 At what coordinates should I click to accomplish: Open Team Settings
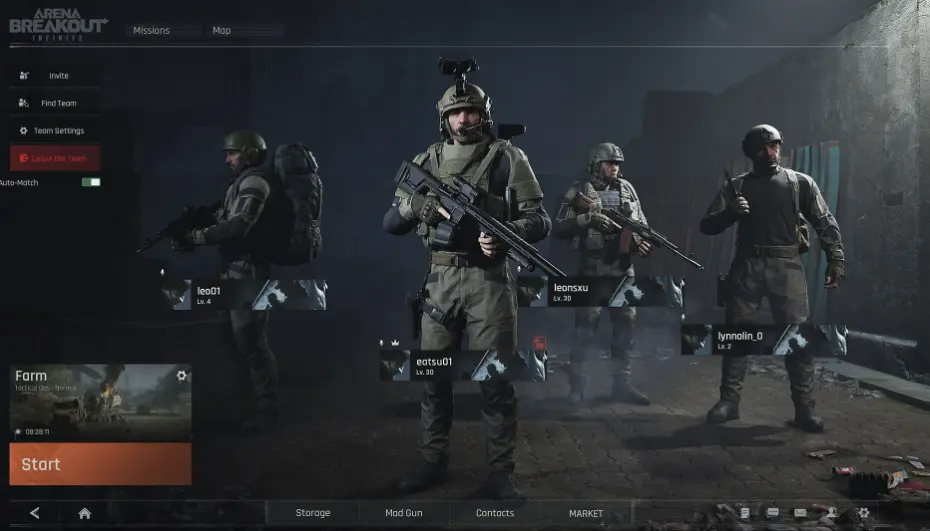(55, 131)
